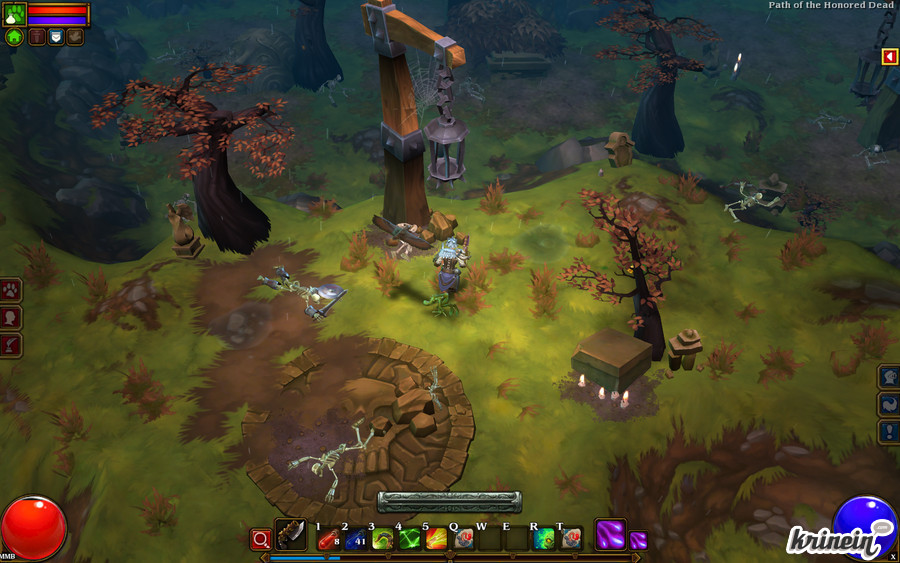Activate the skill in hotbar slot 3
The image size is (900, 563).
pyautogui.click(x=381, y=539)
